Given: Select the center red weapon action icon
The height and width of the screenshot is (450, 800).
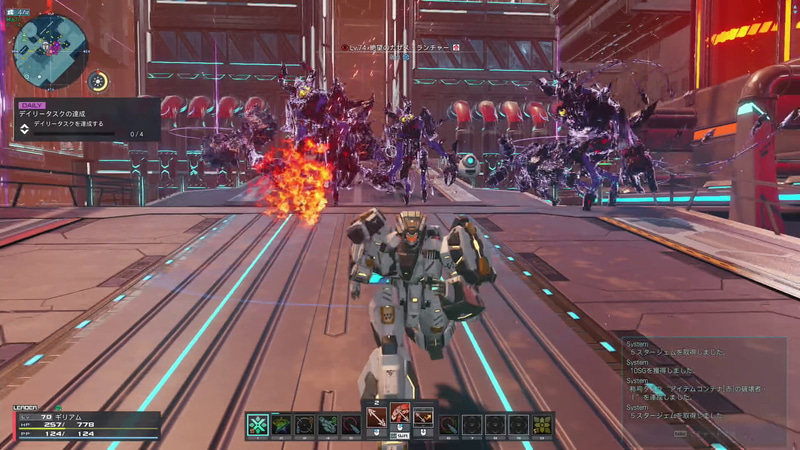Looking at the screenshot, I should (400, 414).
